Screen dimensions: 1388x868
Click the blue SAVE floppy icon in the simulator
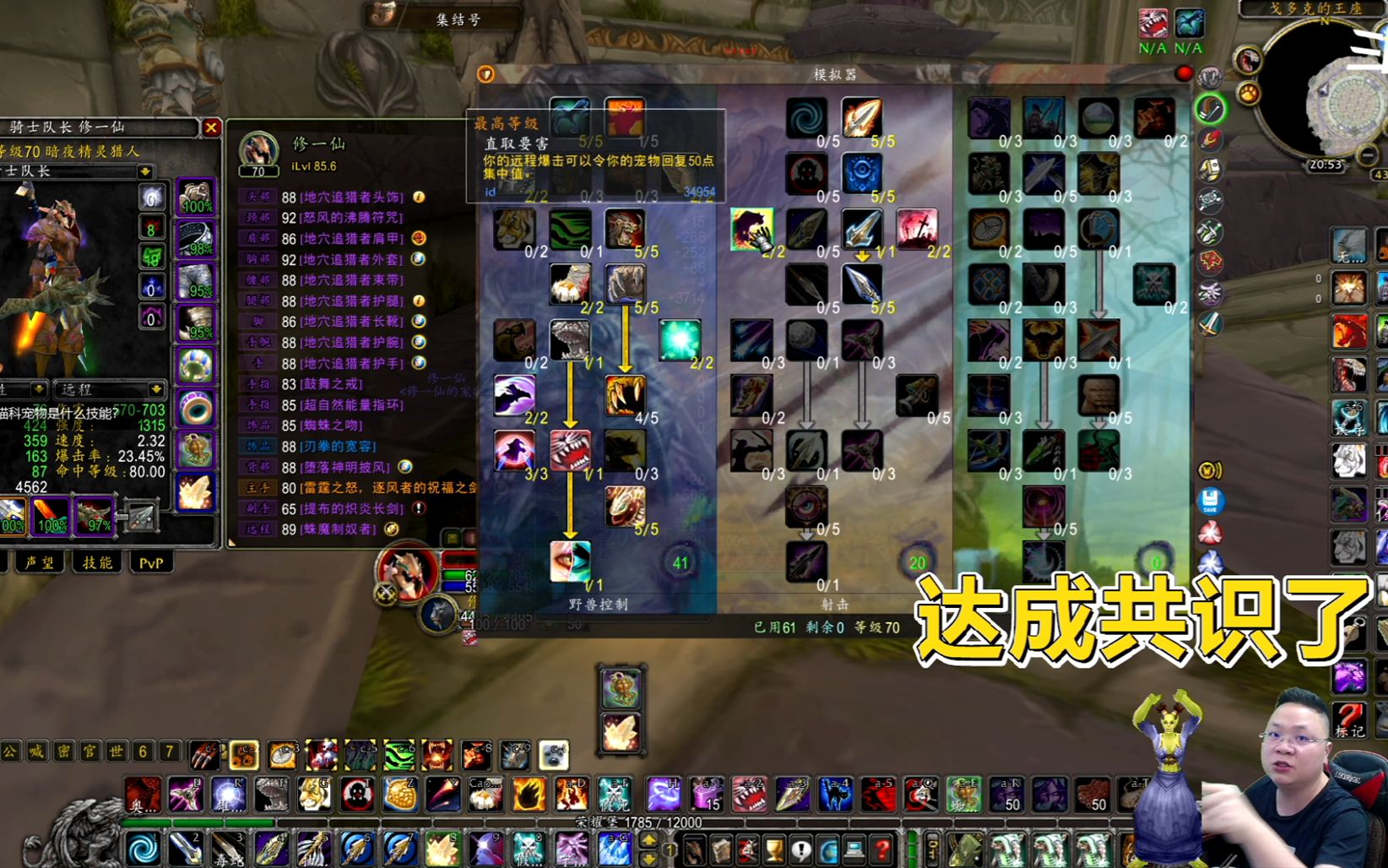[1211, 501]
